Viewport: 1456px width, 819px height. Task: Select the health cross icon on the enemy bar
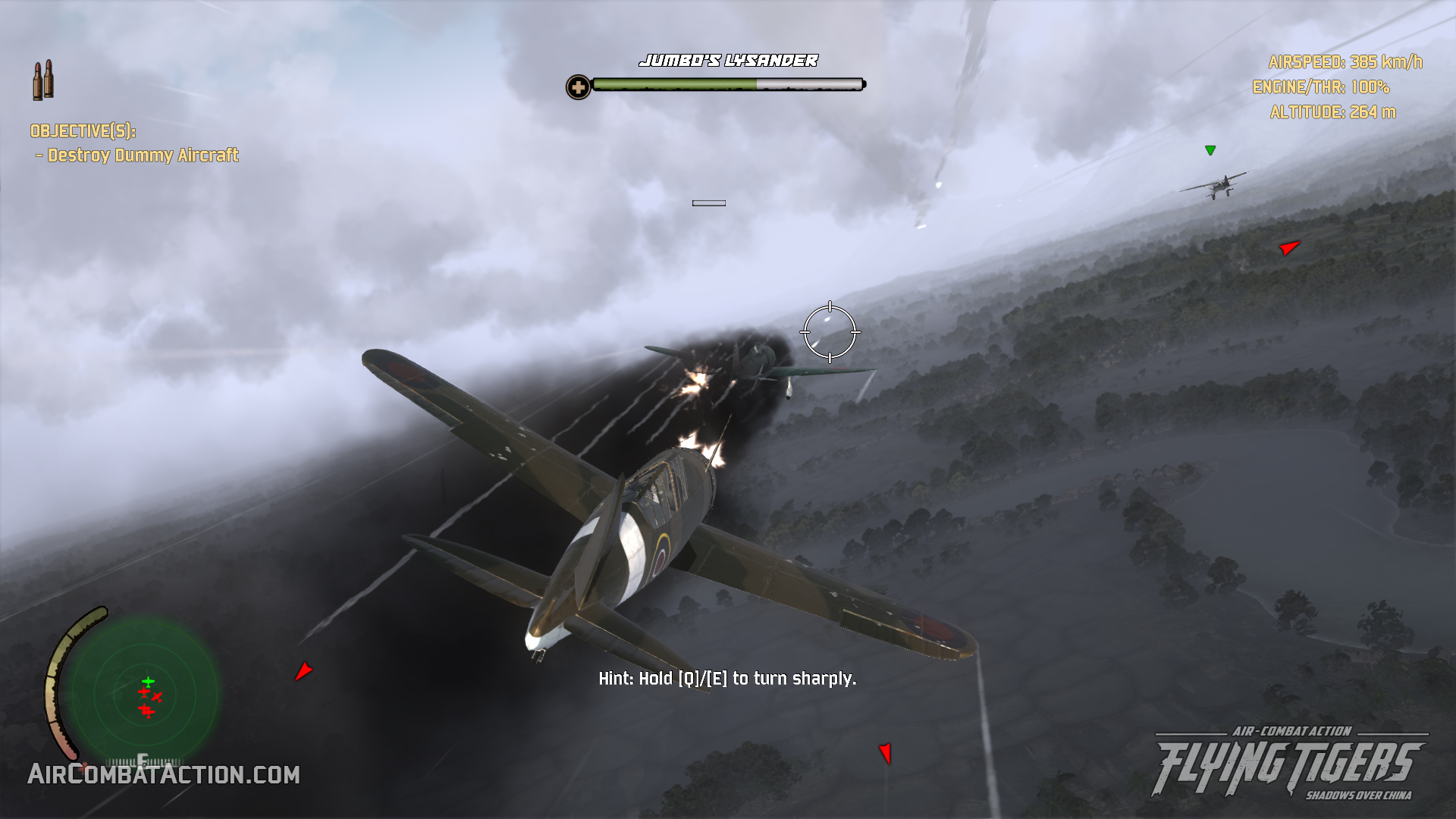pyautogui.click(x=580, y=86)
